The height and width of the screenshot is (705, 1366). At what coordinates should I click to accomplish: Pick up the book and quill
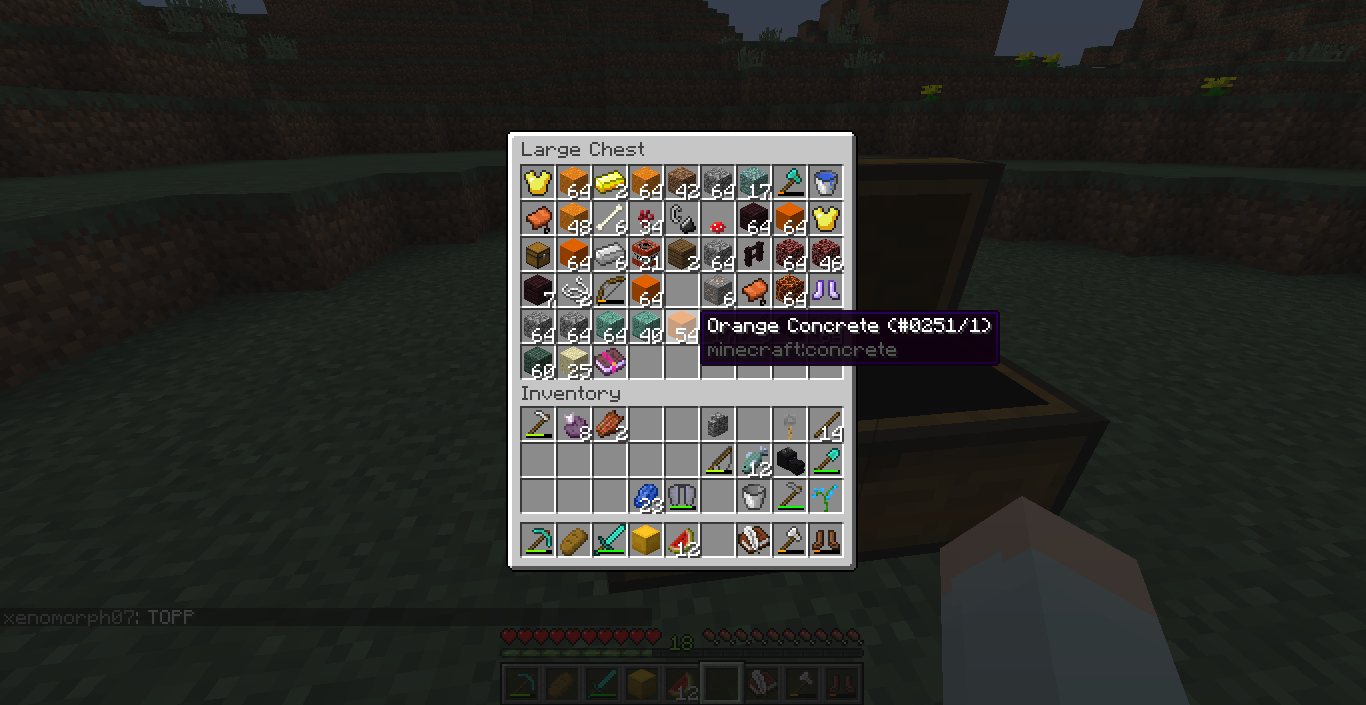click(753, 541)
